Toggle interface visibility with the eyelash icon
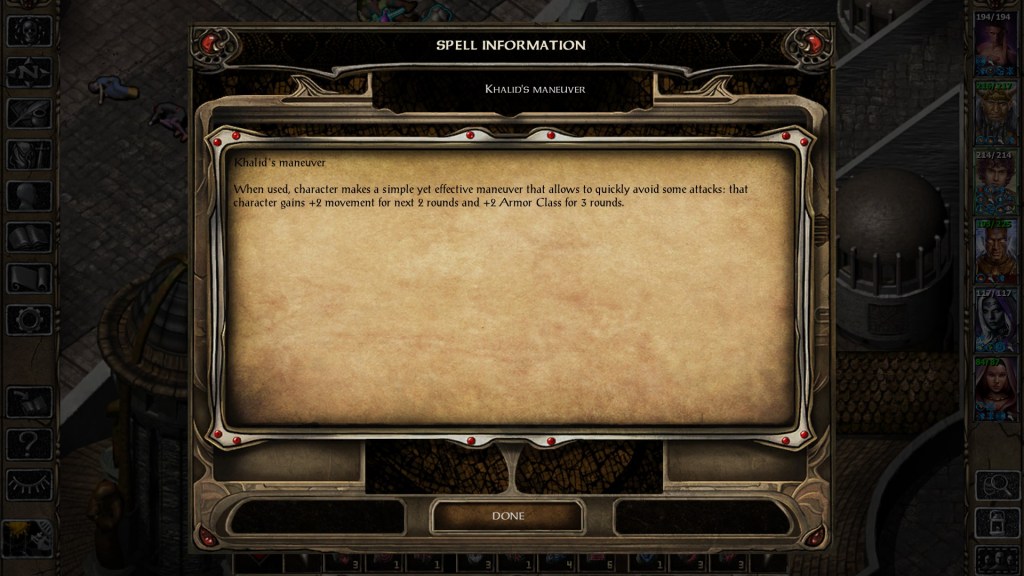 [29, 484]
